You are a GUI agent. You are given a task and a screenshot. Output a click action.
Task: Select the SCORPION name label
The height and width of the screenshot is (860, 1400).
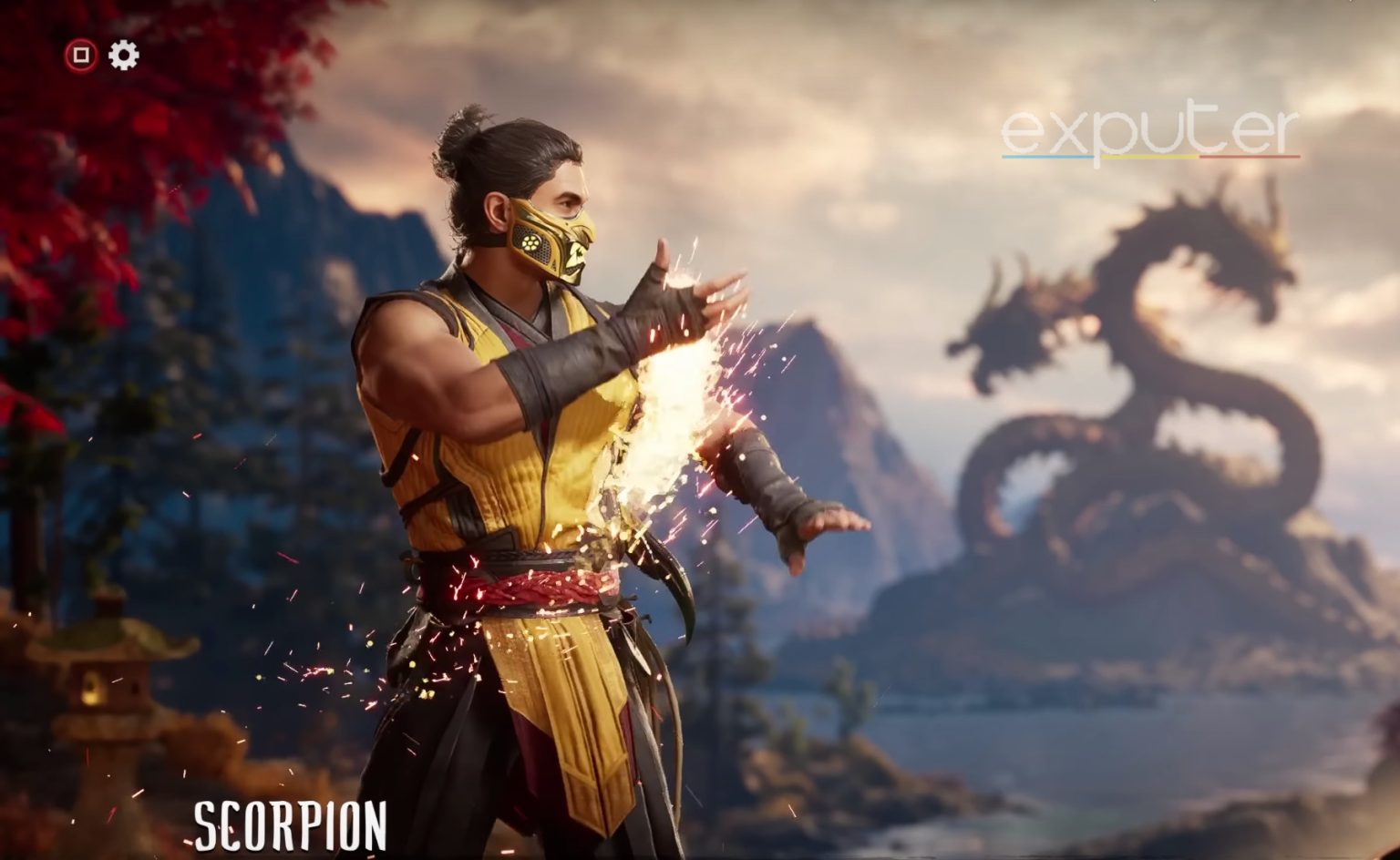(x=290, y=827)
